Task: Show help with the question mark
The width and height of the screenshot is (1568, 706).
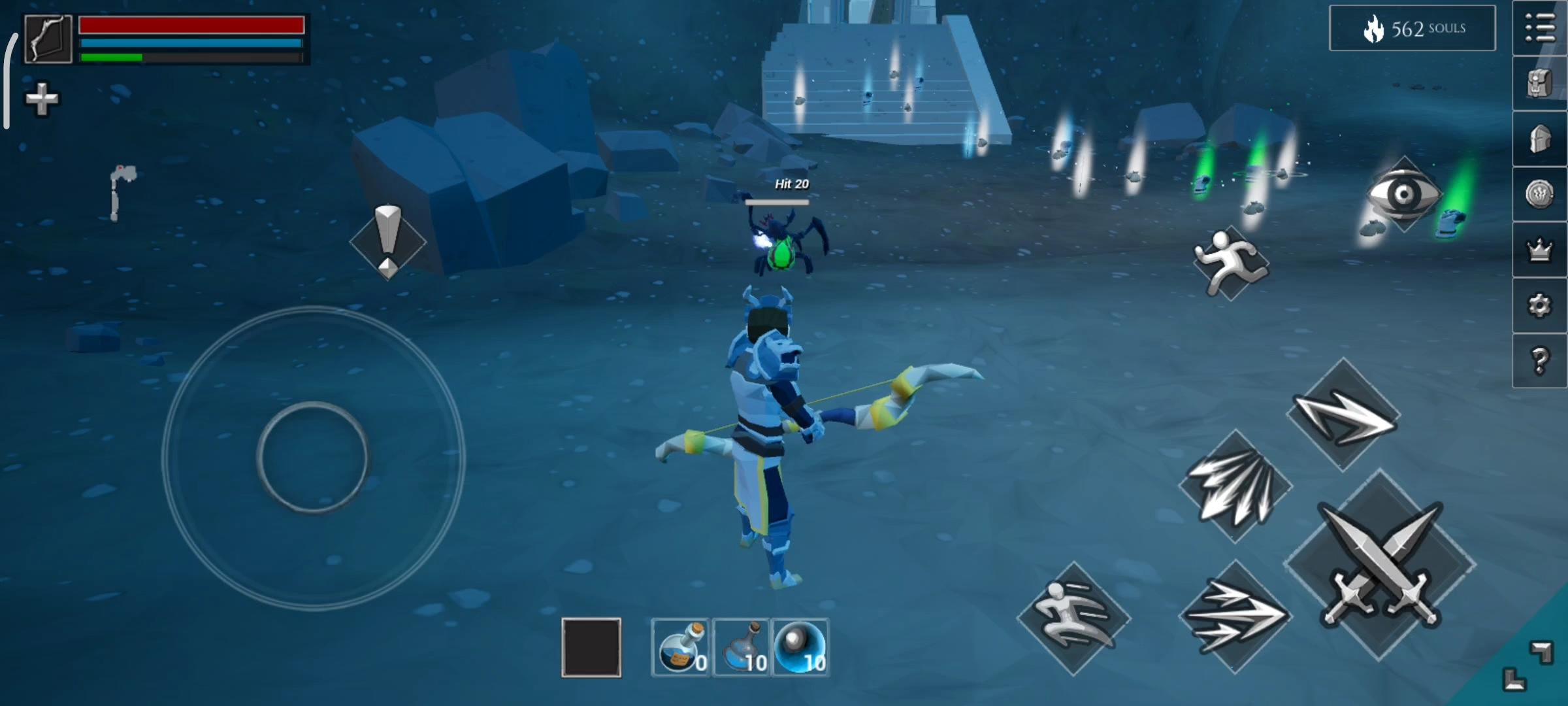Action: (x=1539, y=360)
